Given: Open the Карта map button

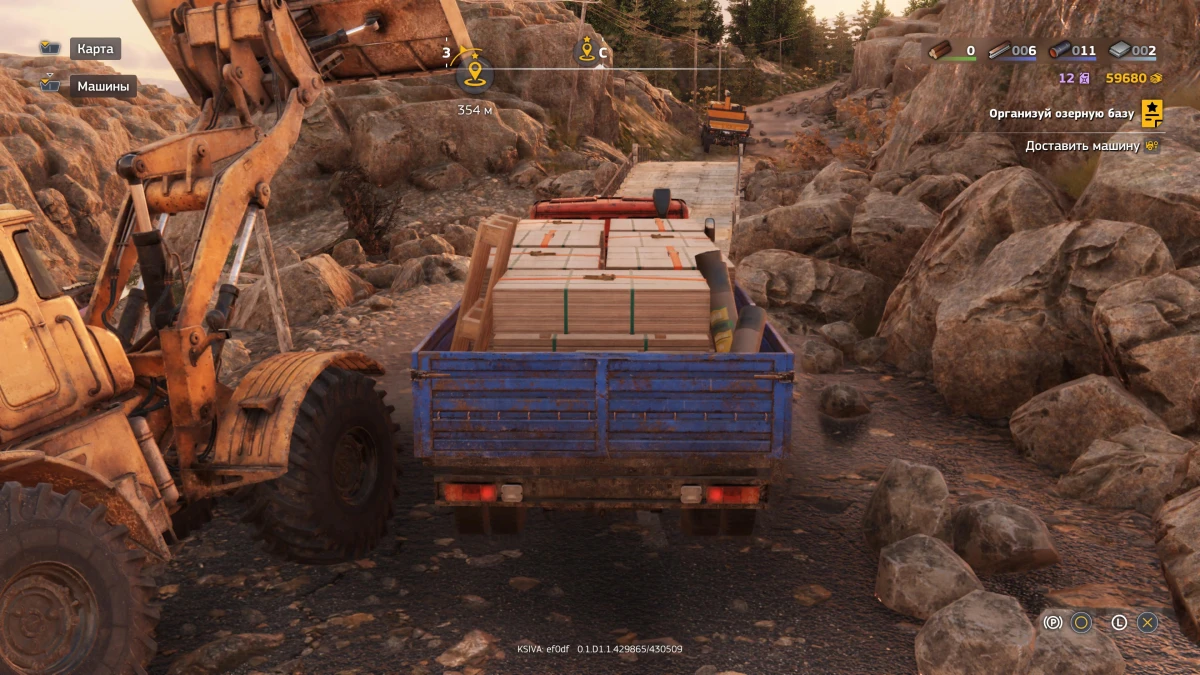Looking at the screenshot, I should (96, 48).
